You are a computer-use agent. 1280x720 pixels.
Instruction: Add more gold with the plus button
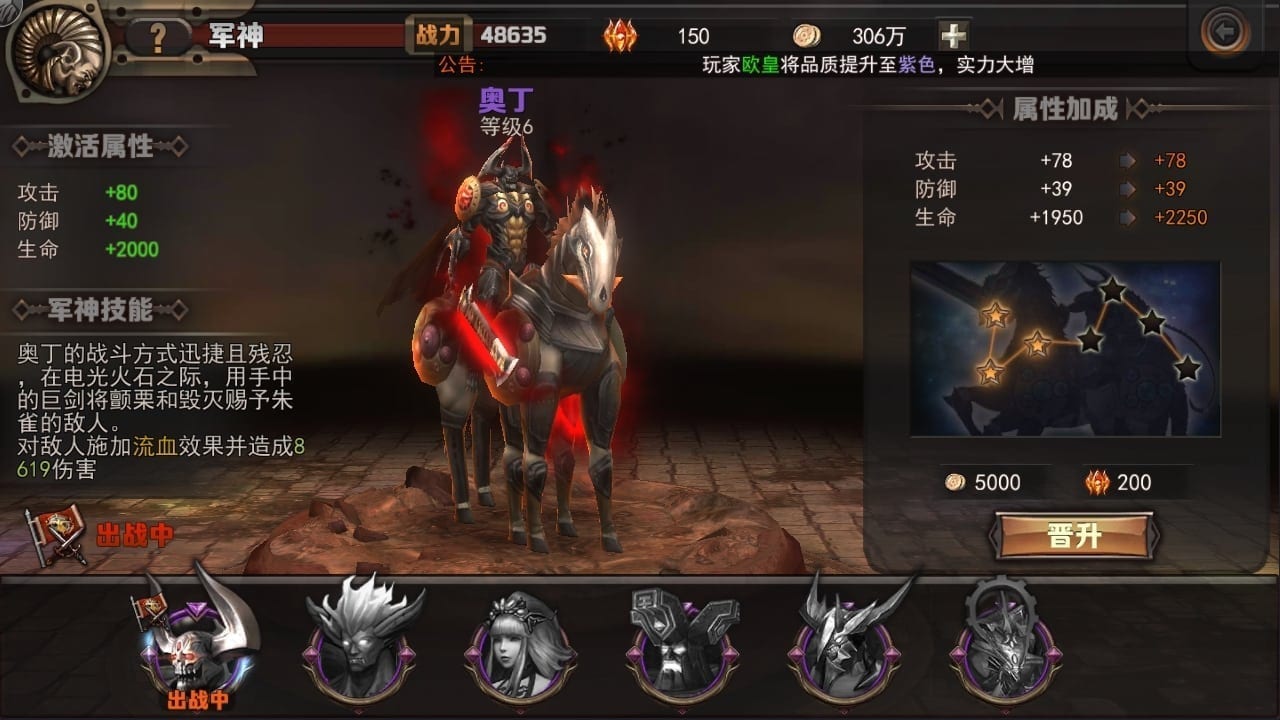(953, 36)
